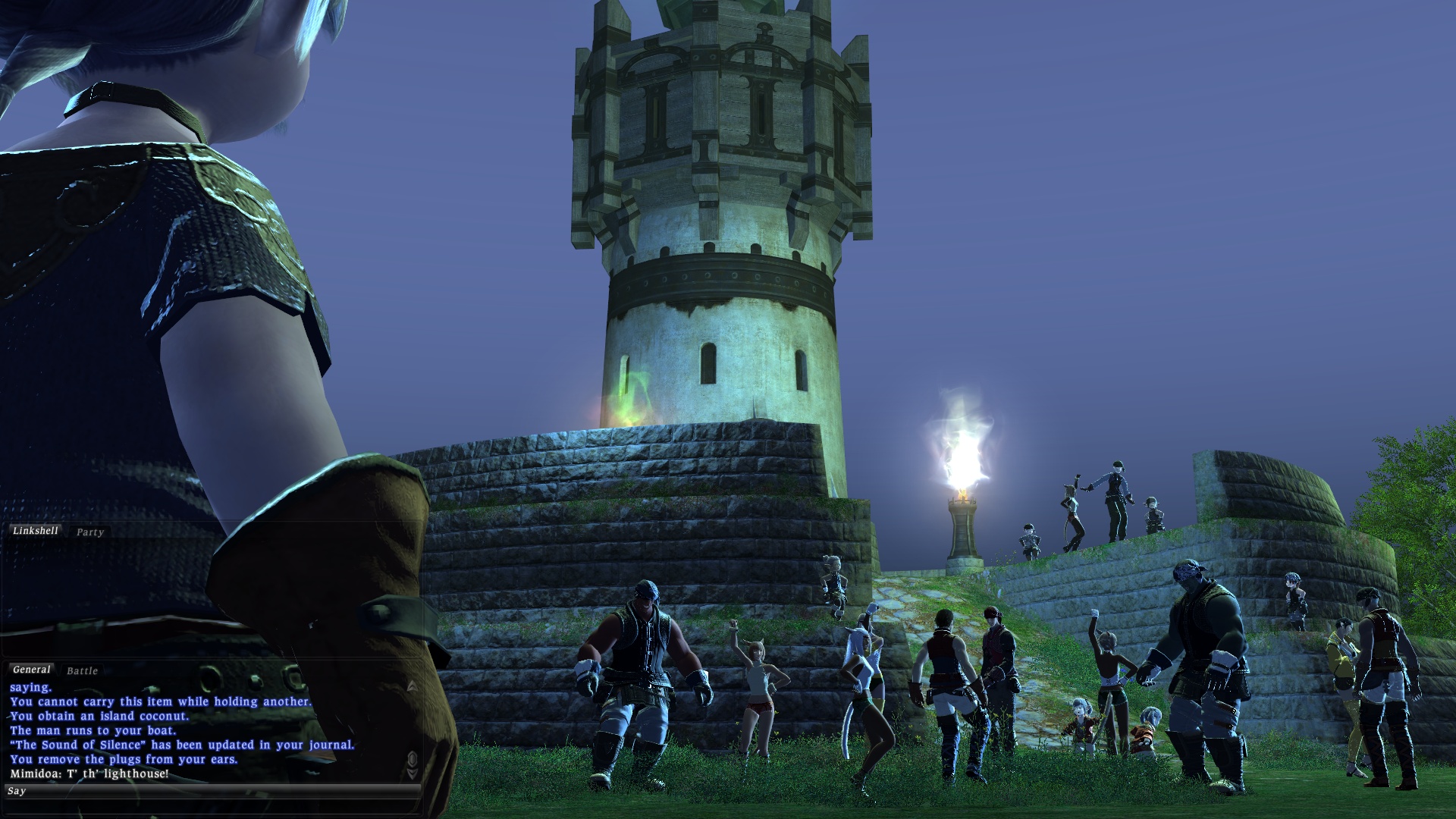The image size is (1456, 819).
Task: Switch to the Battle log tab
Action: click(x=82, y=671)
